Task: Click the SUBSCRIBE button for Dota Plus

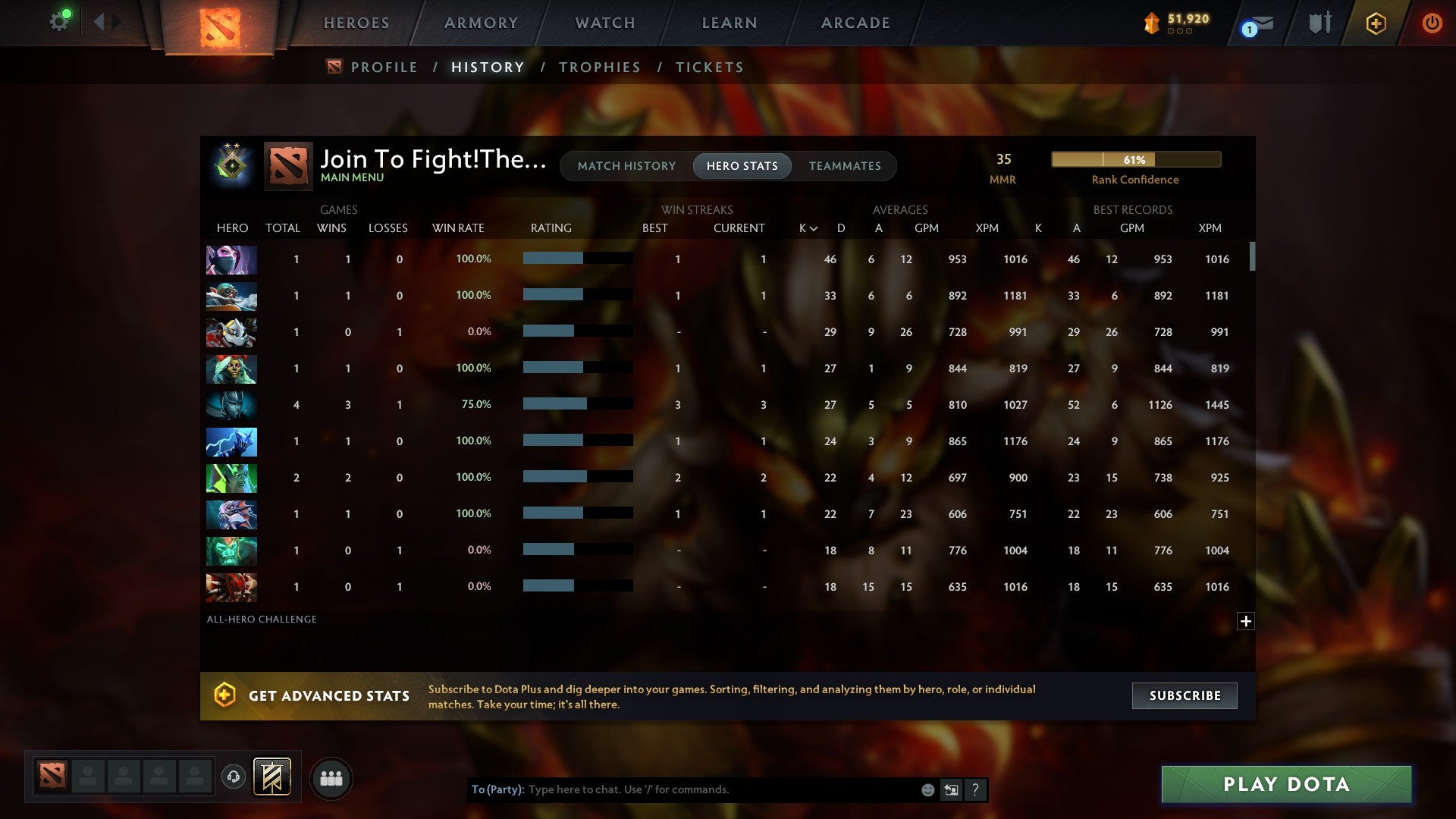Action: 1184,695
